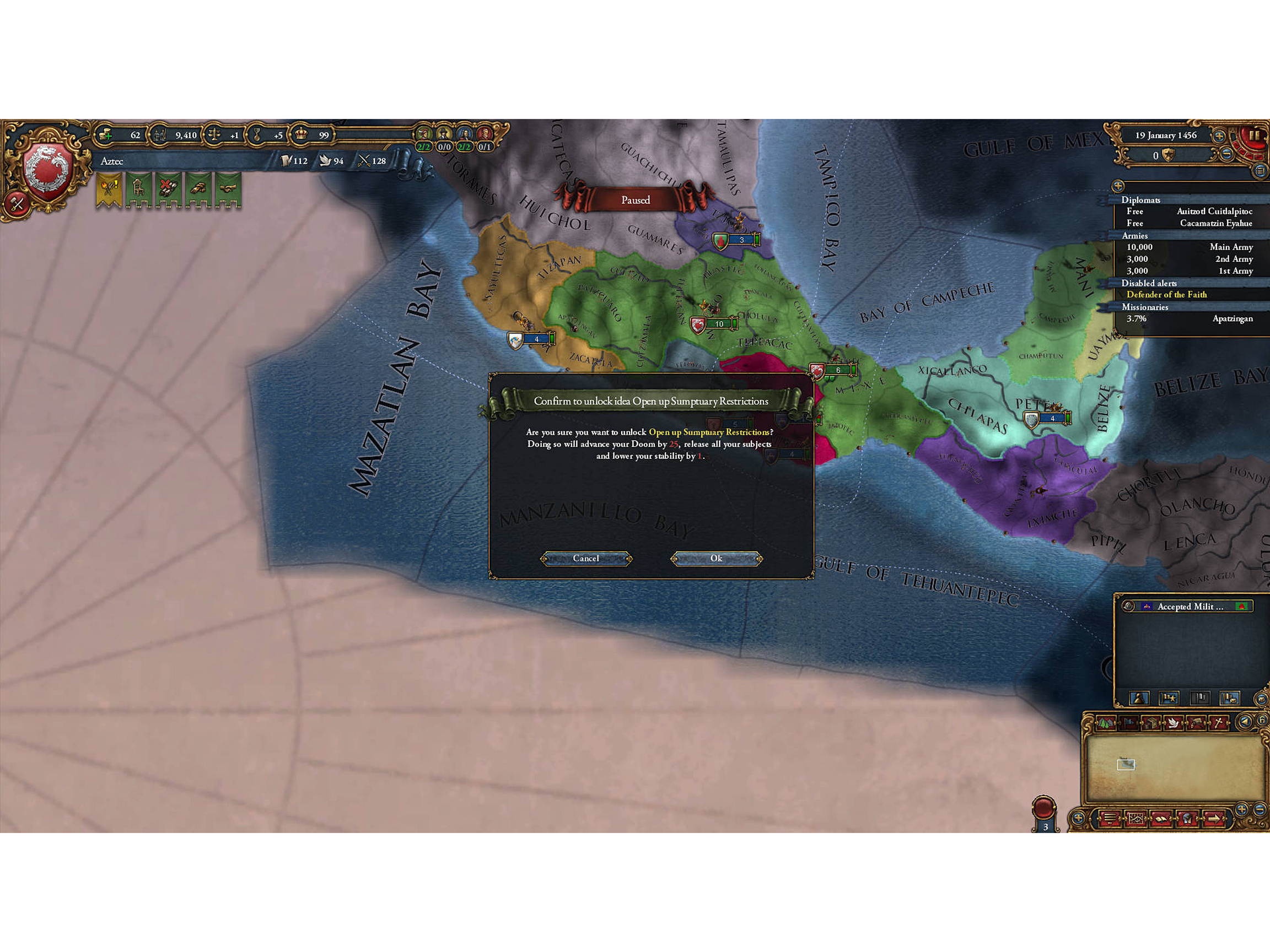Switch minimap to religion mapmode cross icon
1270x952 pixels.
click(x=1218, y=723)
